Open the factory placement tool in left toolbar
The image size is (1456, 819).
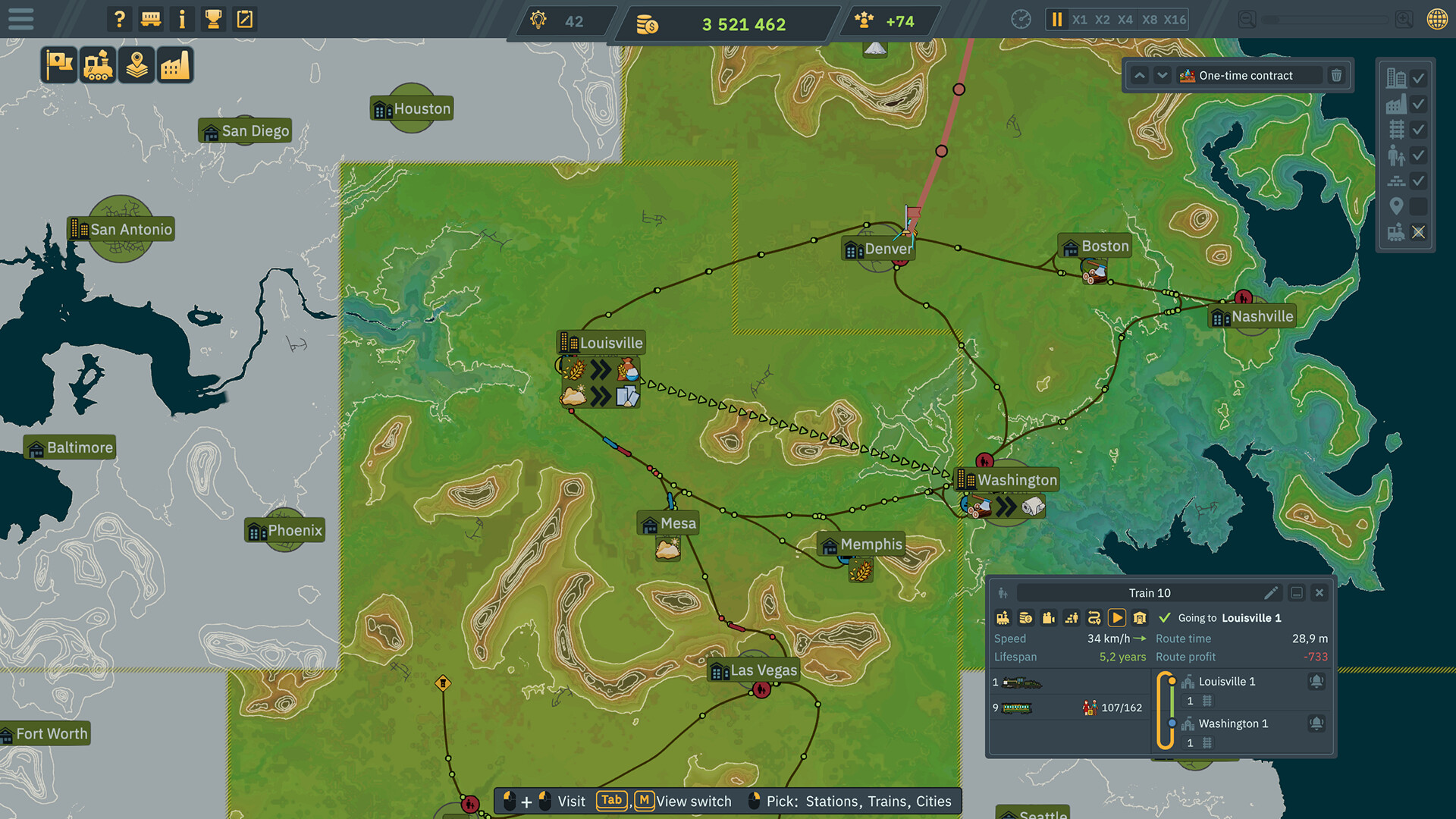click(x=175, y=64)
